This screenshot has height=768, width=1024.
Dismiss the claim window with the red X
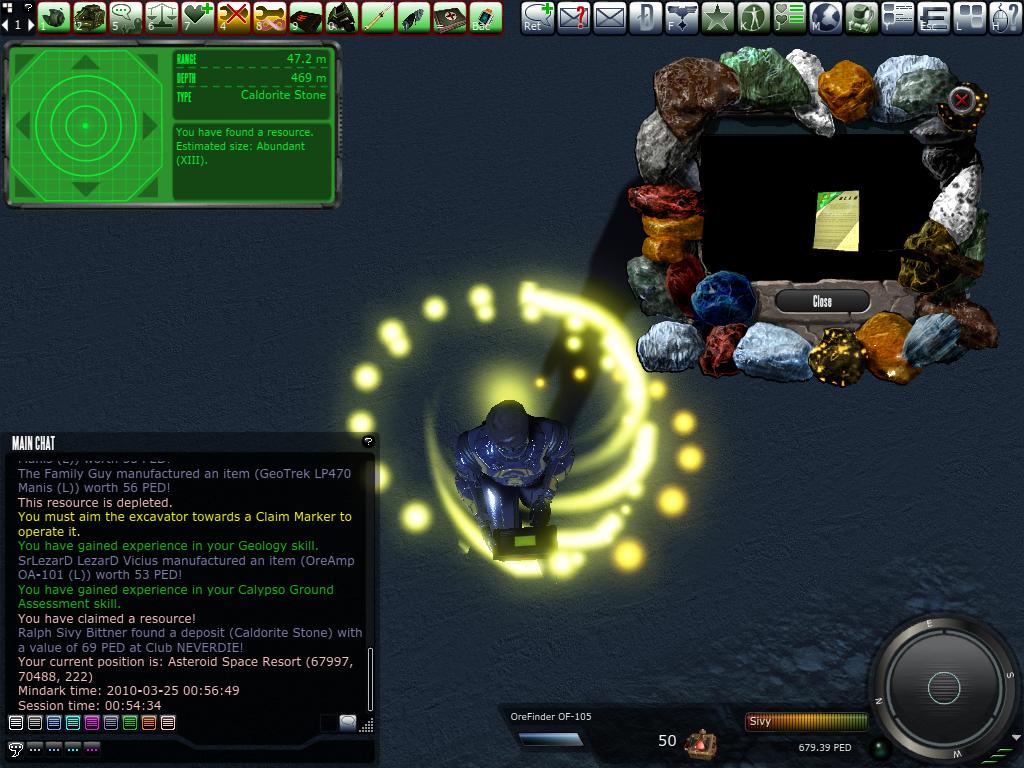tap(961, 99)
